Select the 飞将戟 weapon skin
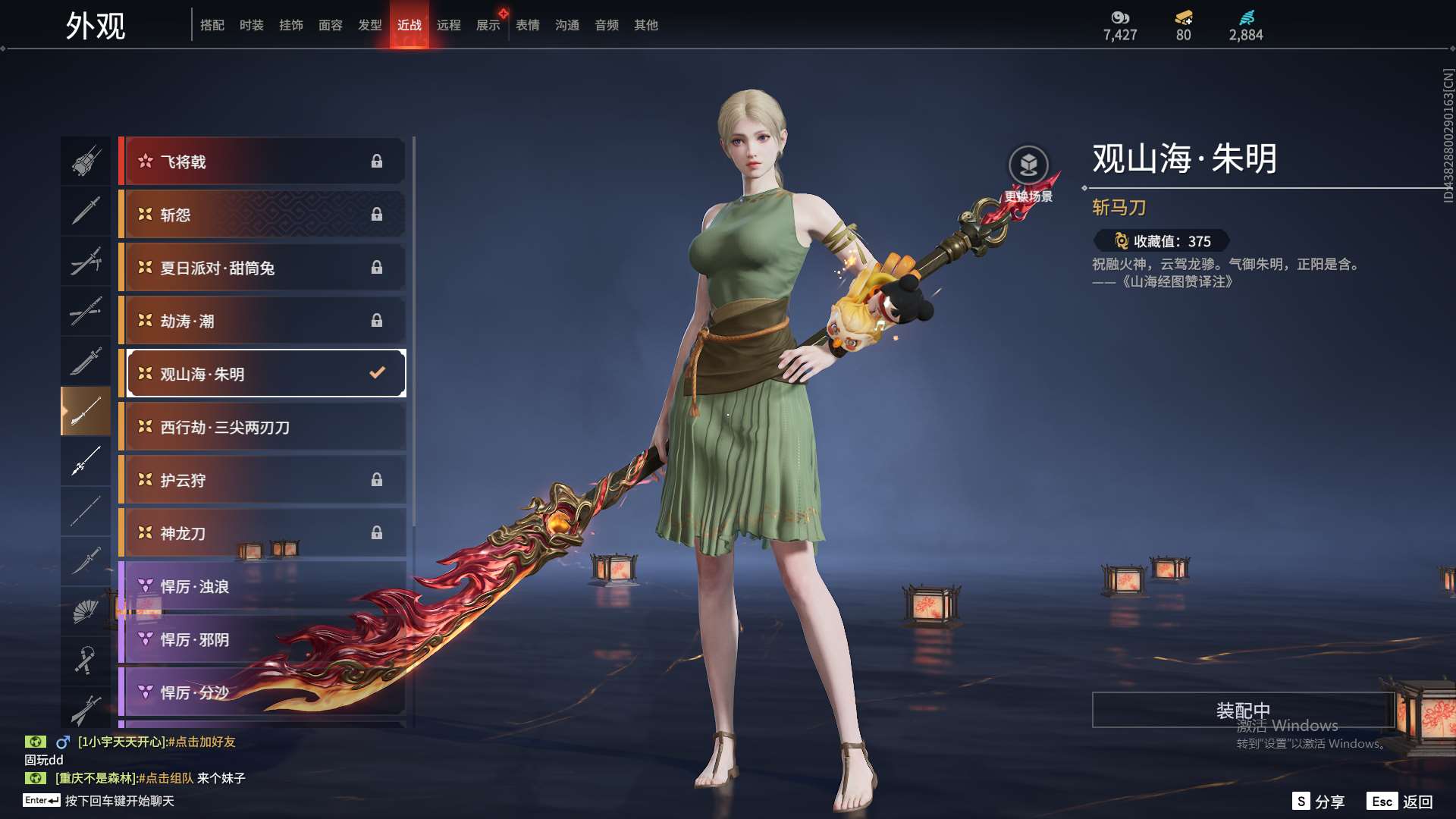The image size is (1456, 819). pos(262,162)
